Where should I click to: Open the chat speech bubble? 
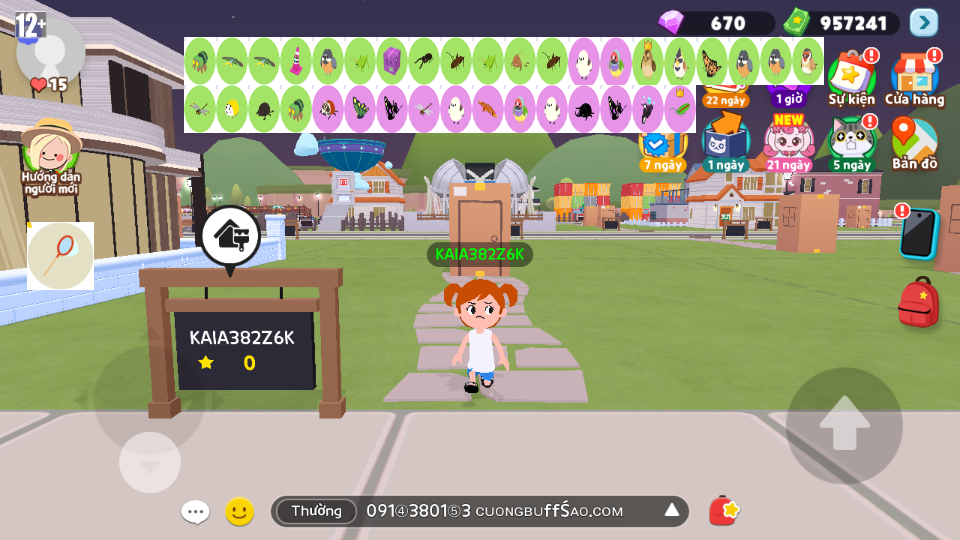(195, 512)
